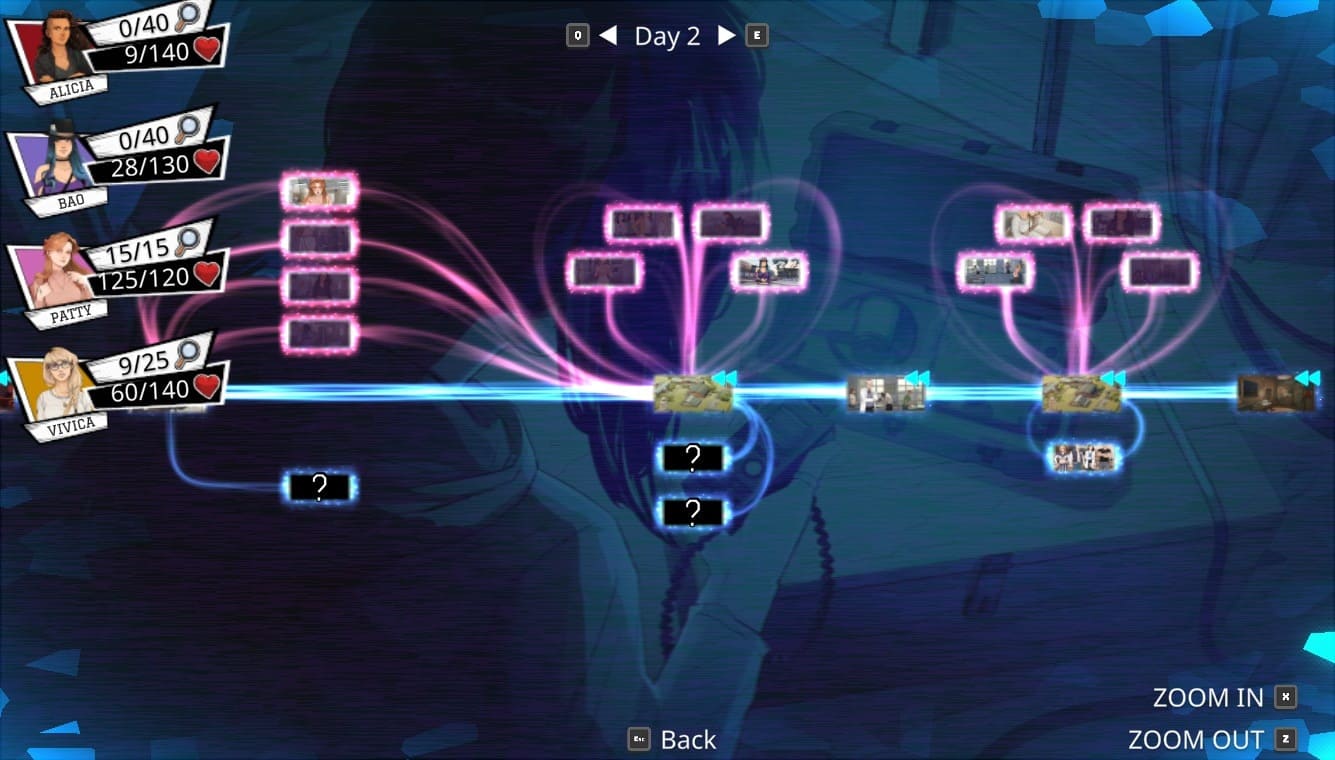1335x760 pixels.
Task: Advance to the next day with right arrow
Action: [727, 36]
